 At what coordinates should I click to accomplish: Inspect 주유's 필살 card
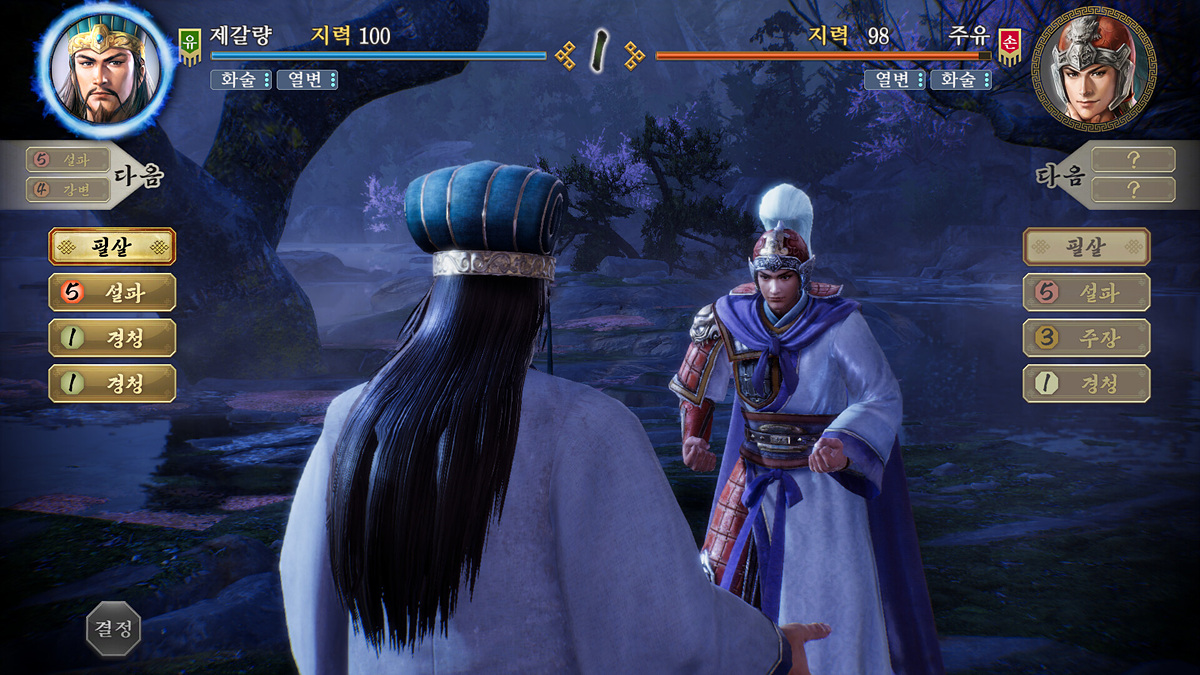[x=1086, y=246]
